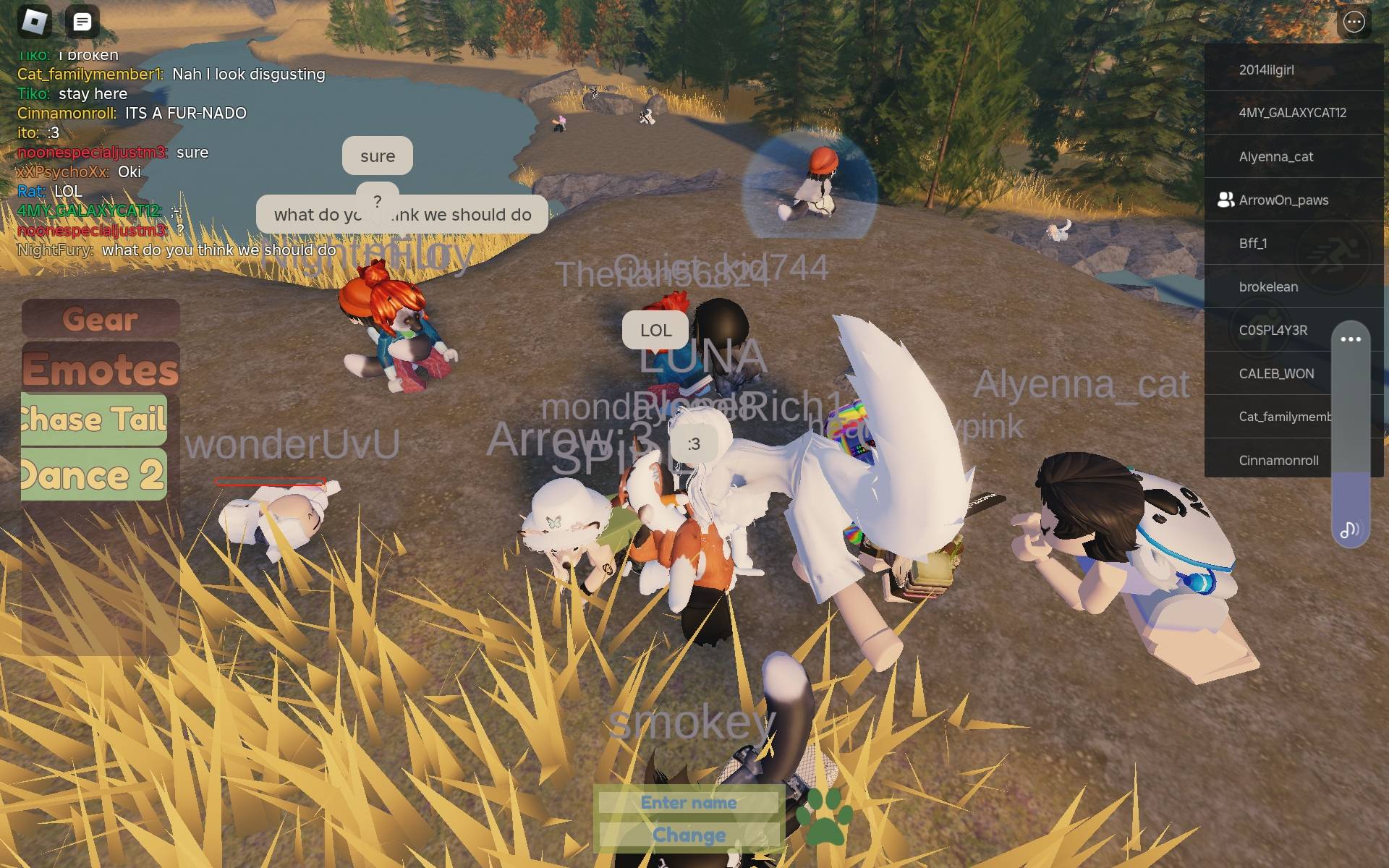Select 4MY_GALAXYCAT12 in the player list
Image resolution: width=1389 pixels, height=868 pixels.
[x=1292, y=113]
